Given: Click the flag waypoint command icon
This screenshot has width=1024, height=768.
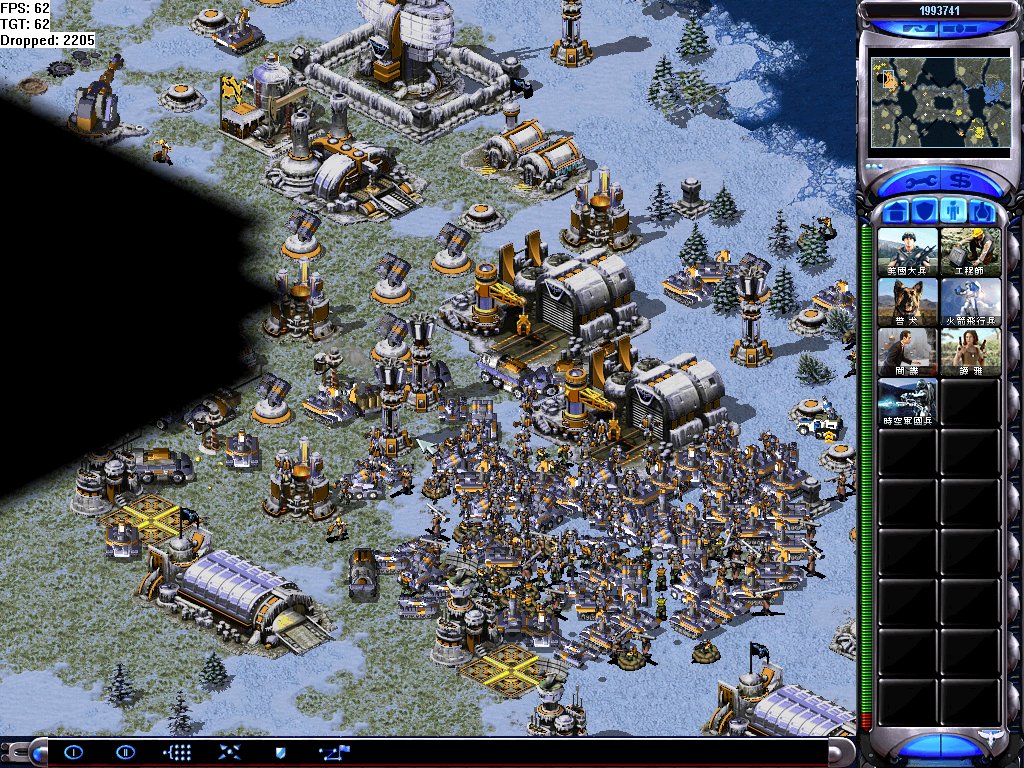Looking at the screenshot, I should point(333,752).
